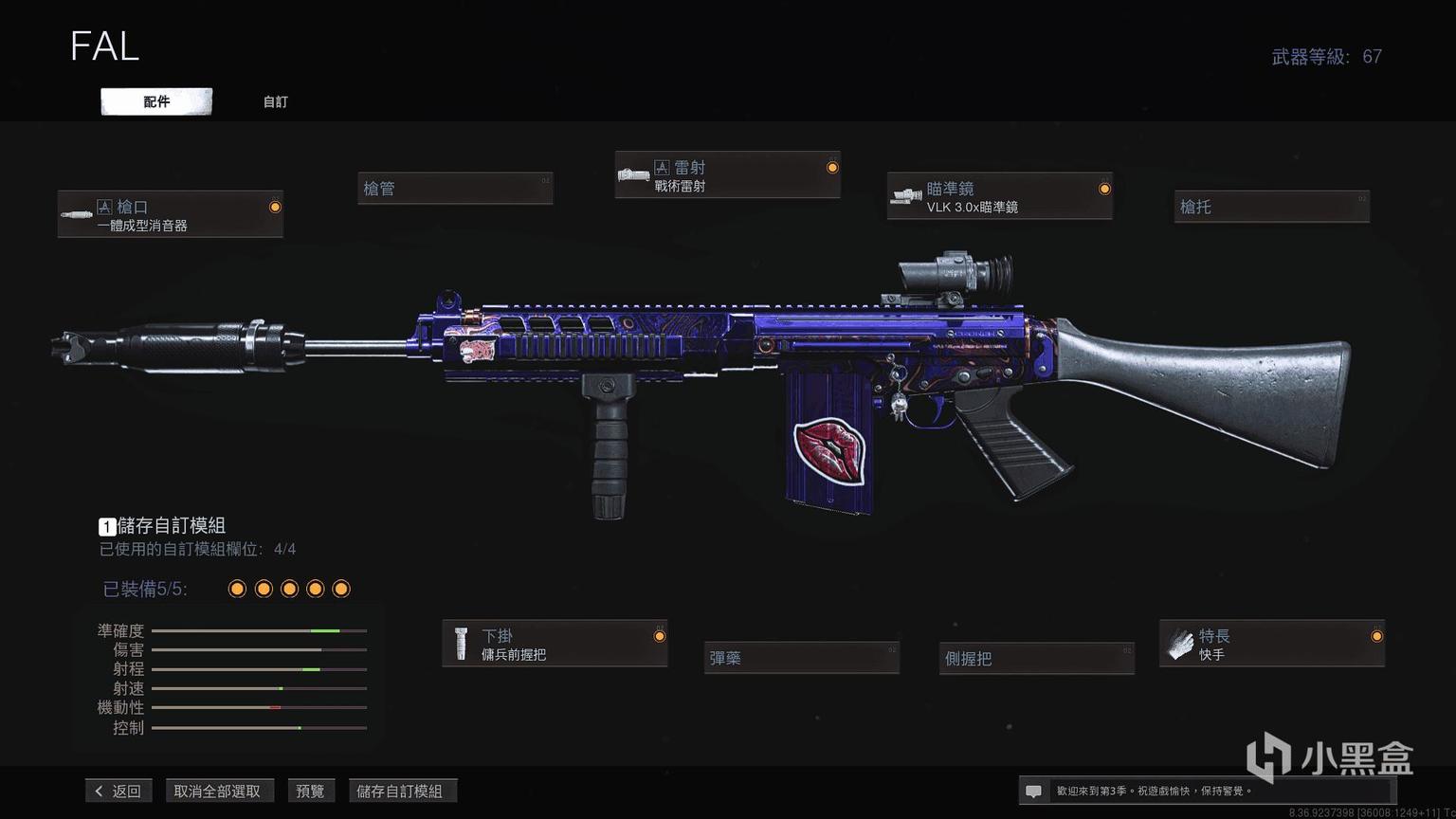Select the 特長 perk slot

1271,644
